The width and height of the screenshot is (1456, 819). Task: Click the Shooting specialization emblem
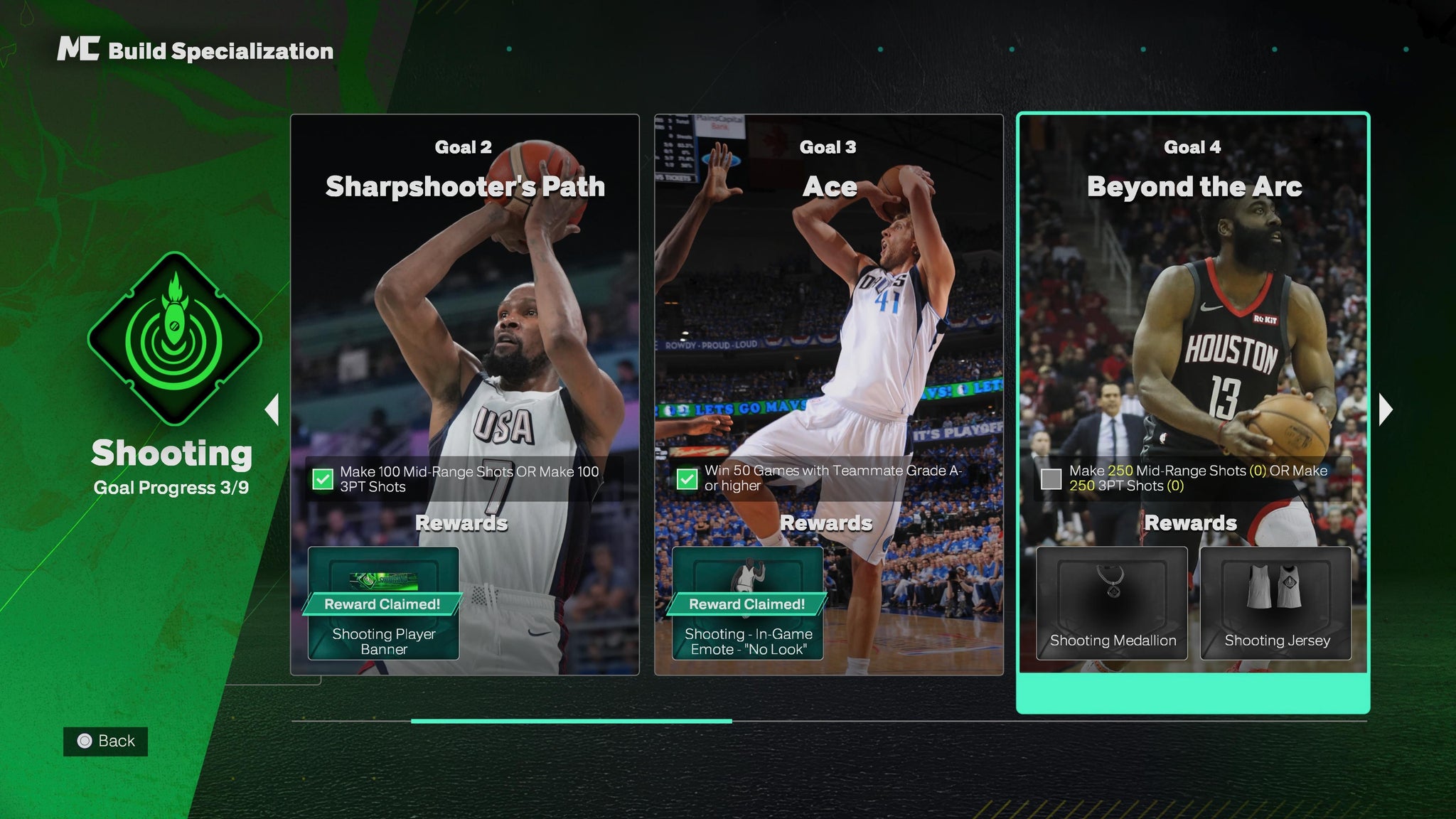coord(174,338)
